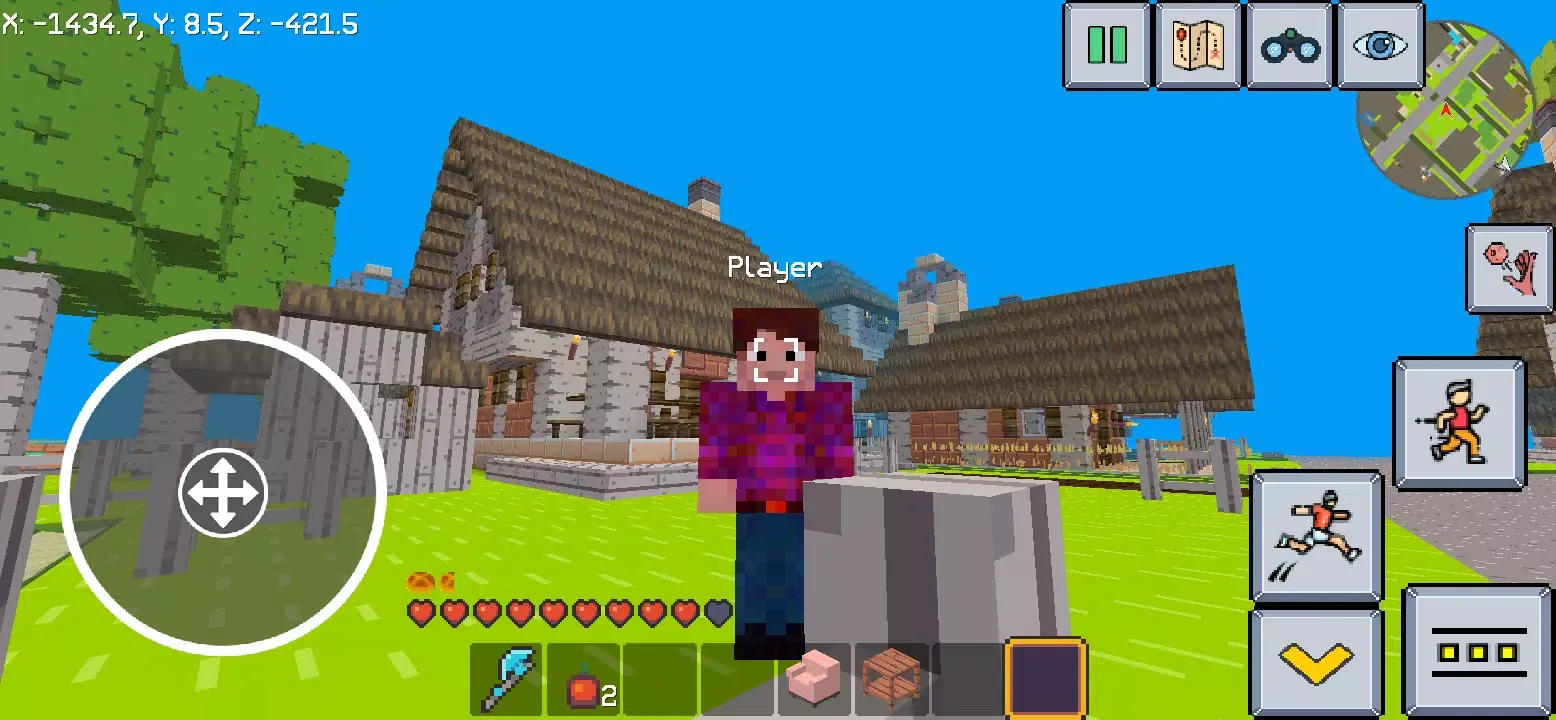Open the world map
The width and height of the screenshot is (1556, 720).
pos(1198,44)
